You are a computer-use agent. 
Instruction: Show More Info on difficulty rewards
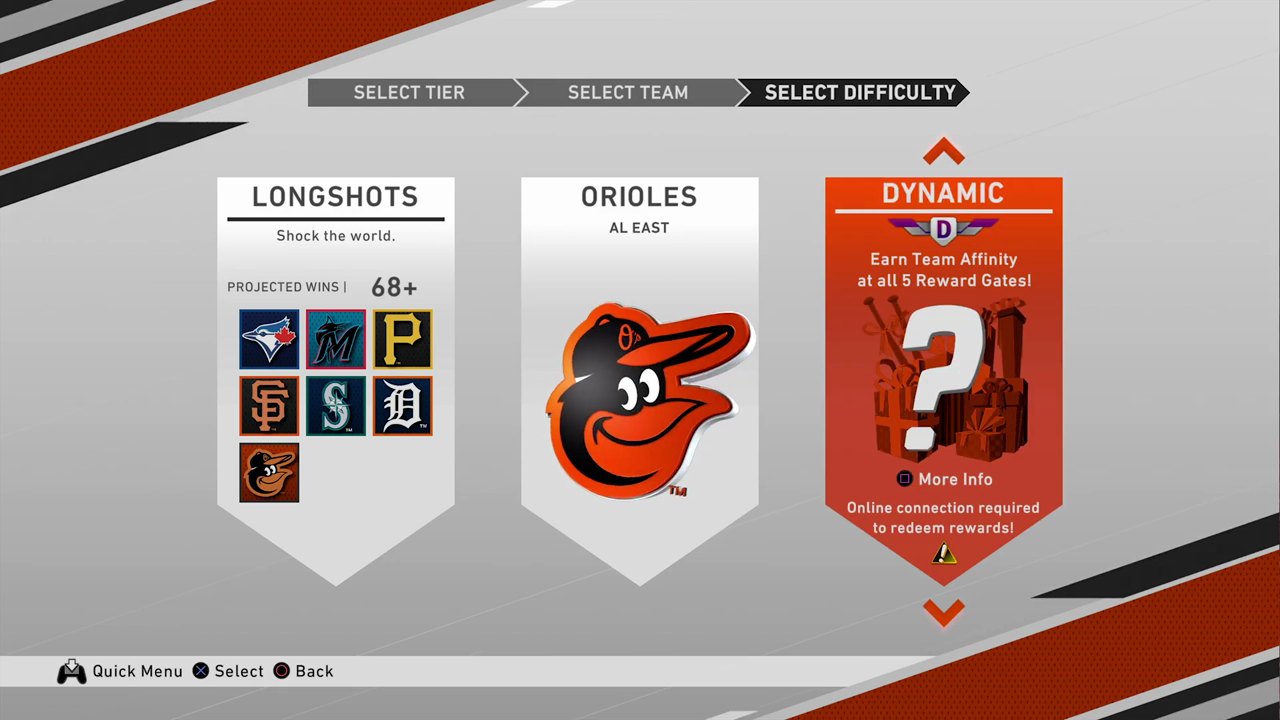tap(943, 479)
